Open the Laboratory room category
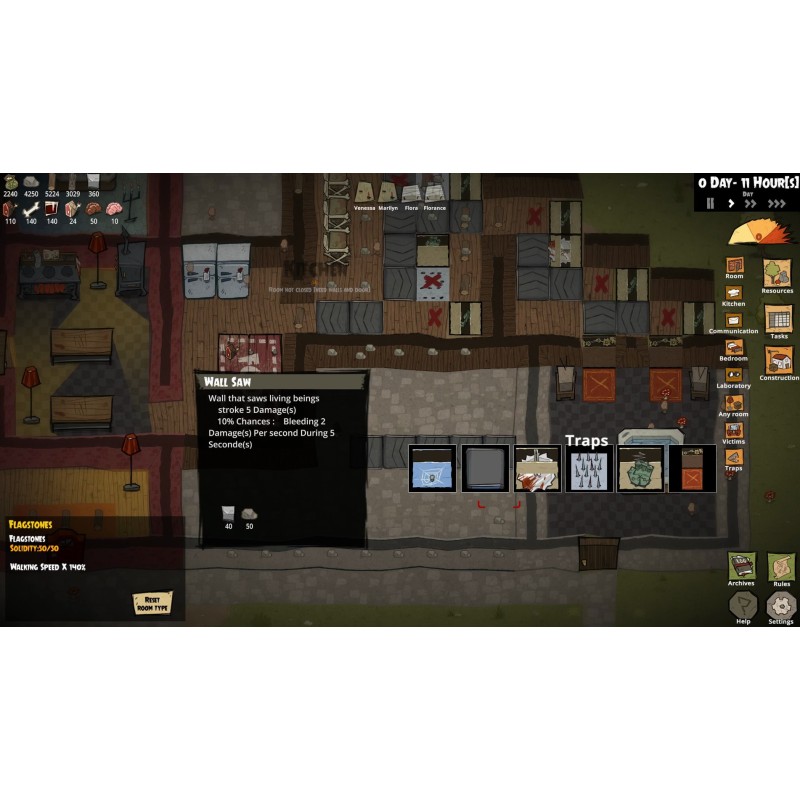Image resolution: width=800 pixels, height=800 pixels. 734,375
